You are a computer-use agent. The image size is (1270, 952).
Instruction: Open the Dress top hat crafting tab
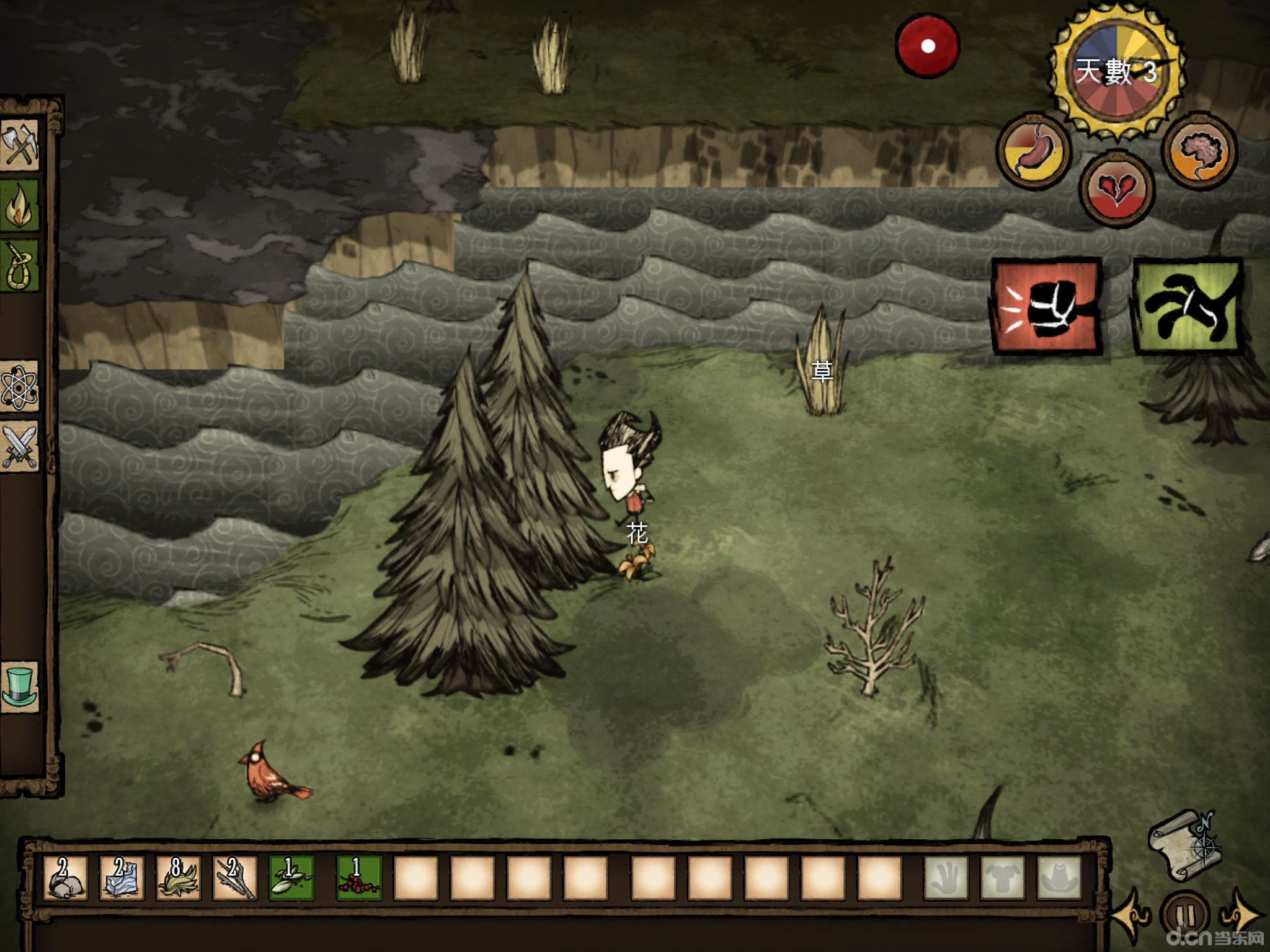tap(20, 686)
